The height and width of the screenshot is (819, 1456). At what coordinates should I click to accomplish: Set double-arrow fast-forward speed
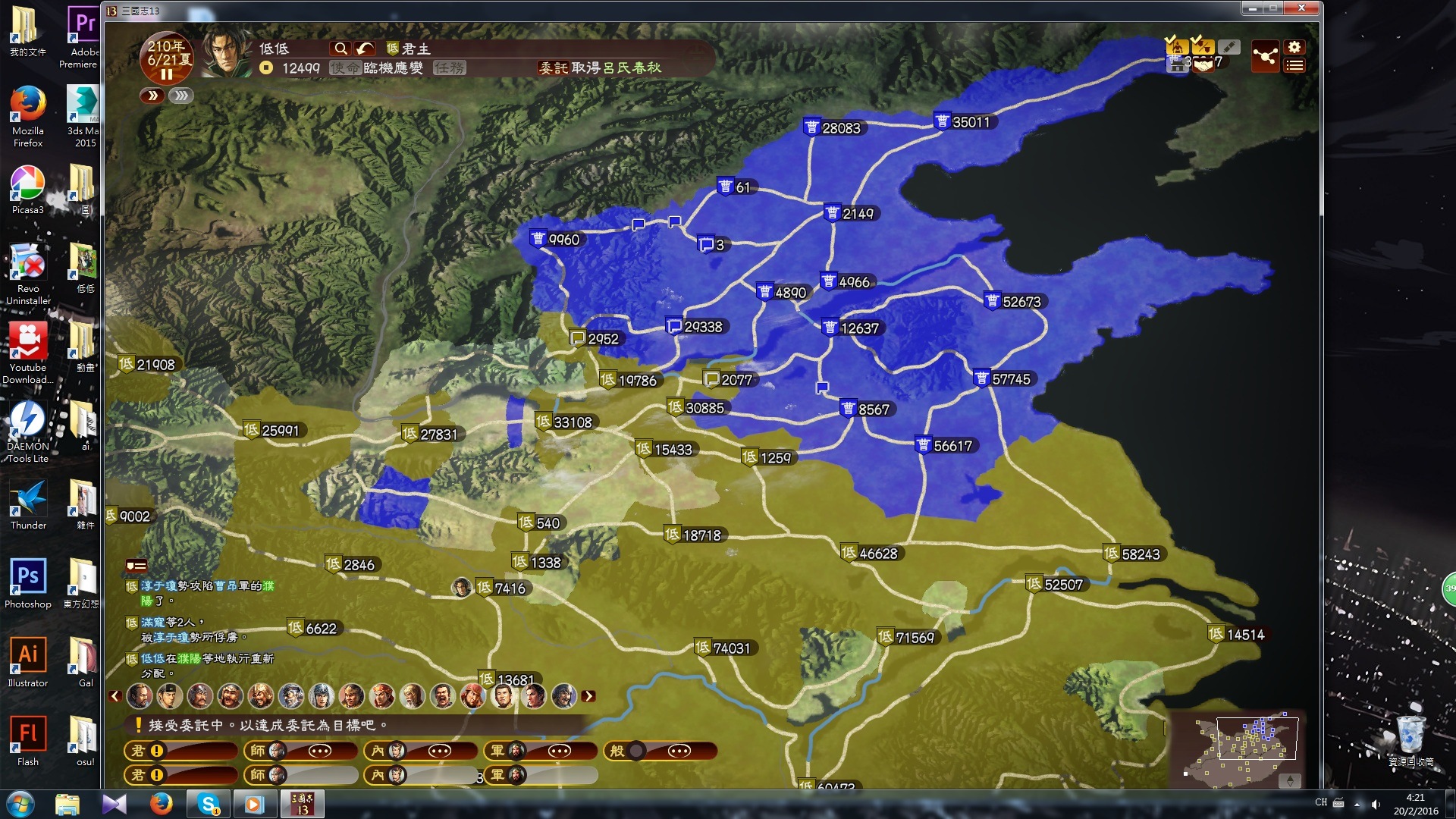pyautogui.click(x=152, y=96)
